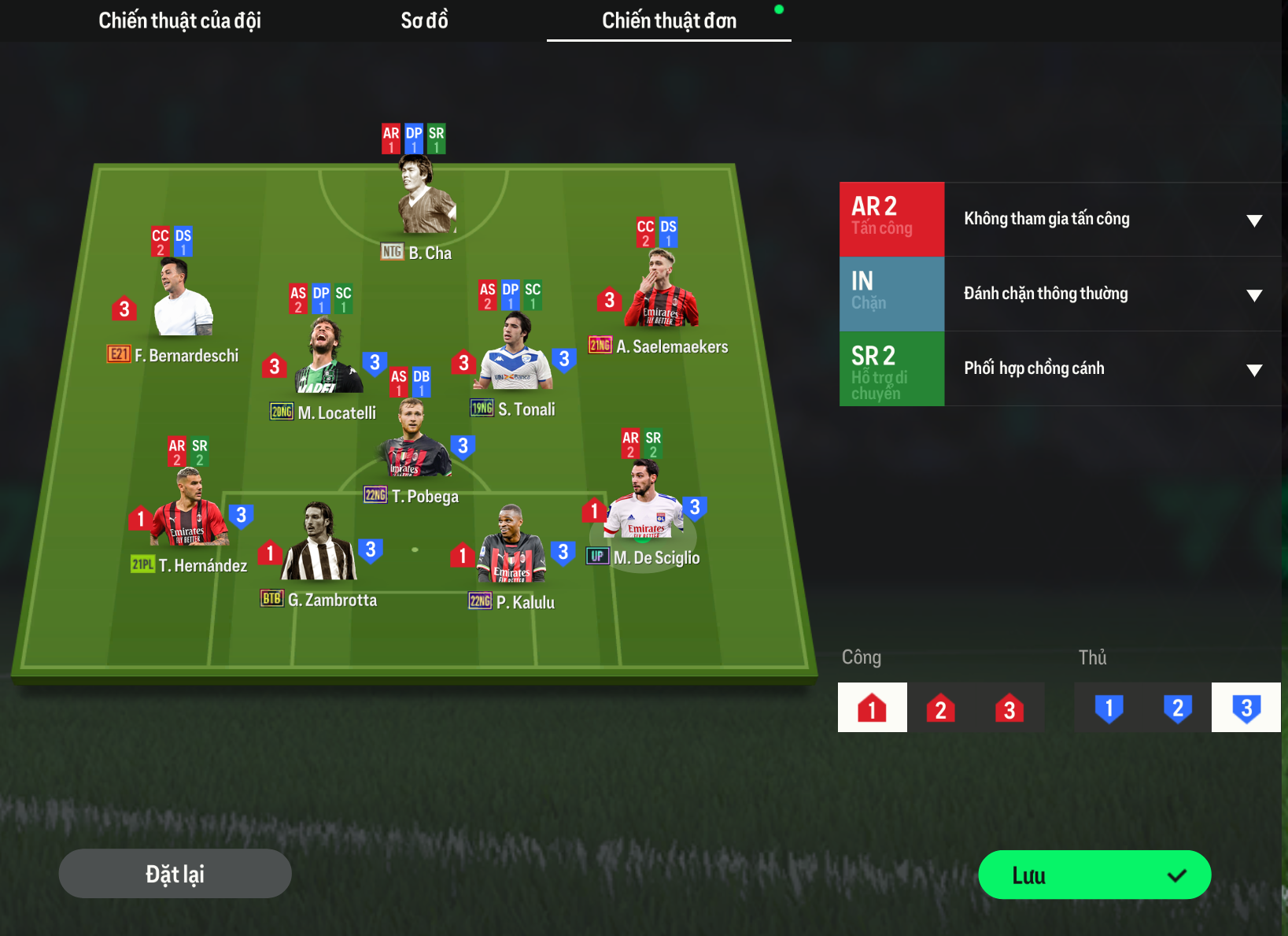Select defender T. Hernández
Image resolution: width=1288 pixels, height=936 pixels.
190,512
